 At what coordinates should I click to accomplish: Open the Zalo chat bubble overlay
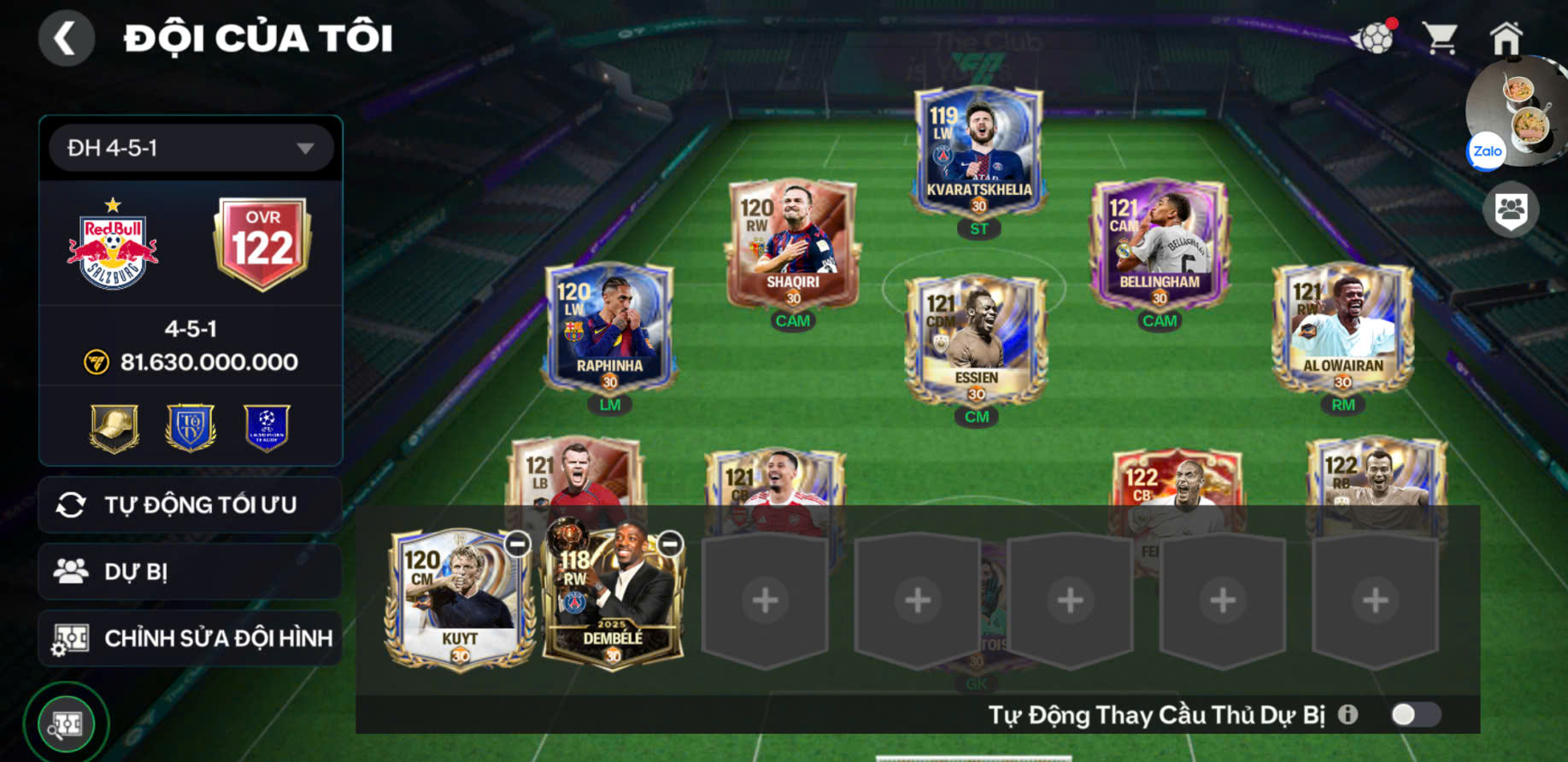coord(1487,151)
